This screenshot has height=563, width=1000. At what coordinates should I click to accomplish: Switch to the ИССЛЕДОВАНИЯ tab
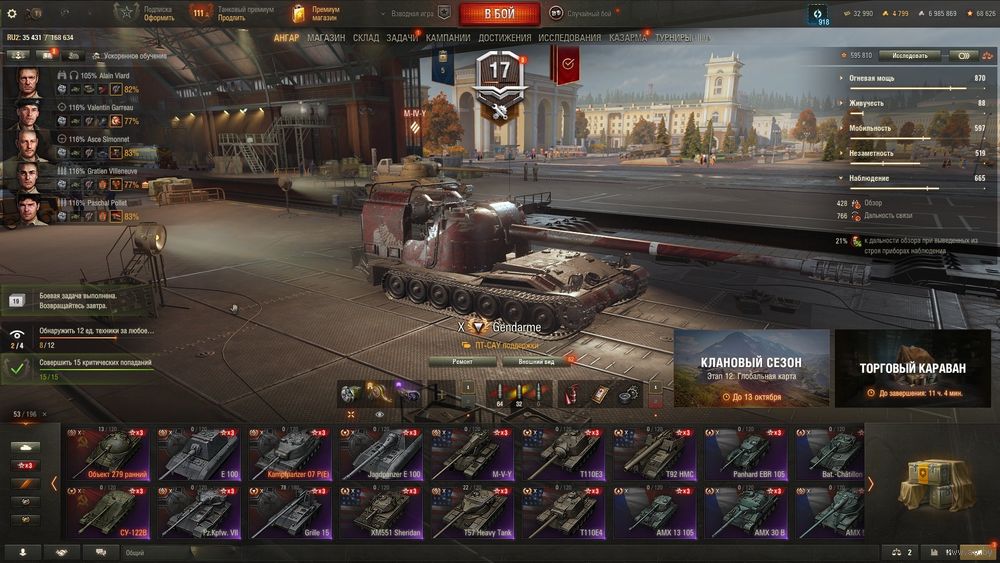pos(570,38)
